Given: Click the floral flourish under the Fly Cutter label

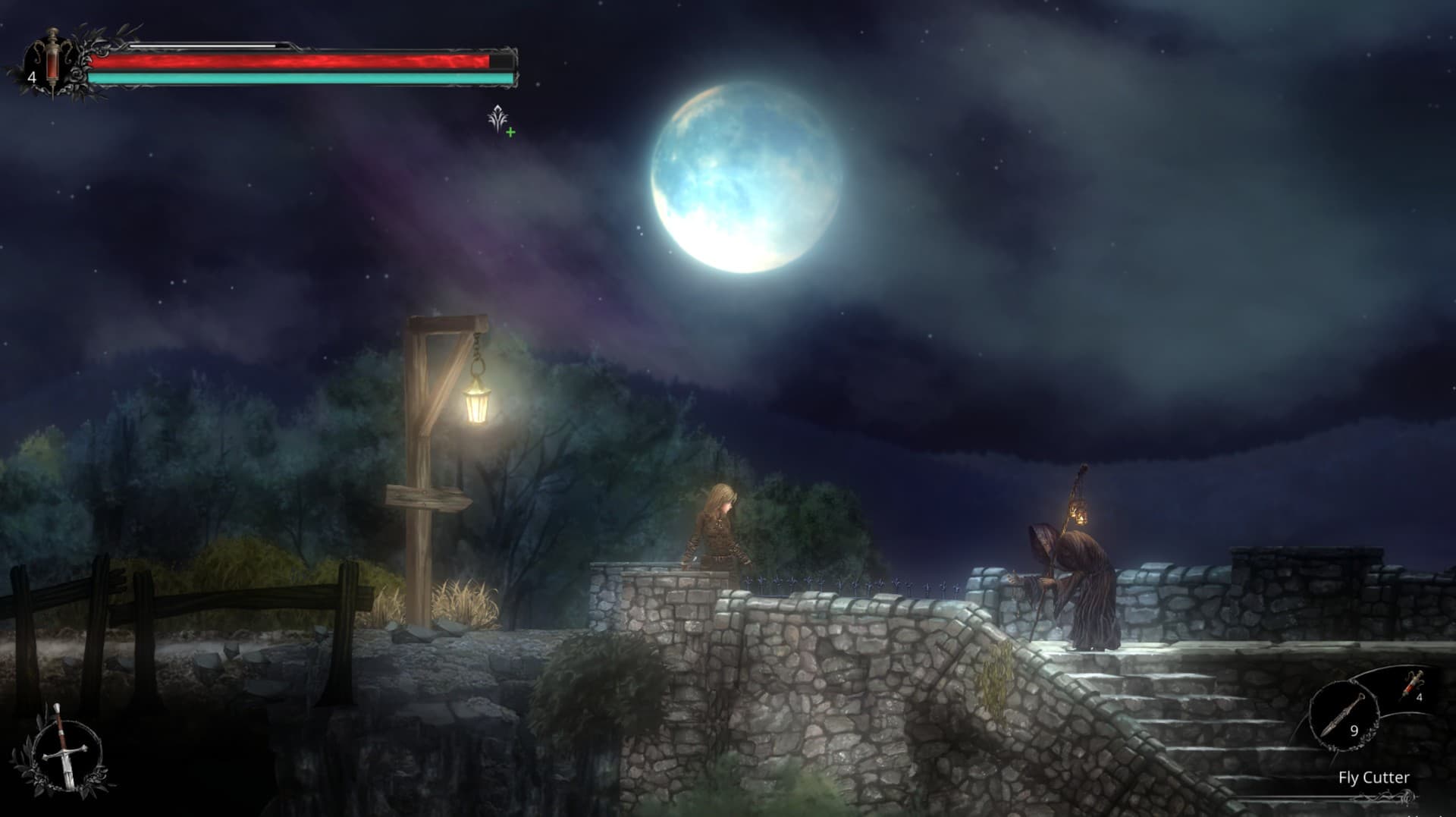Looking at the screenshot, I should coord(1384,795).
